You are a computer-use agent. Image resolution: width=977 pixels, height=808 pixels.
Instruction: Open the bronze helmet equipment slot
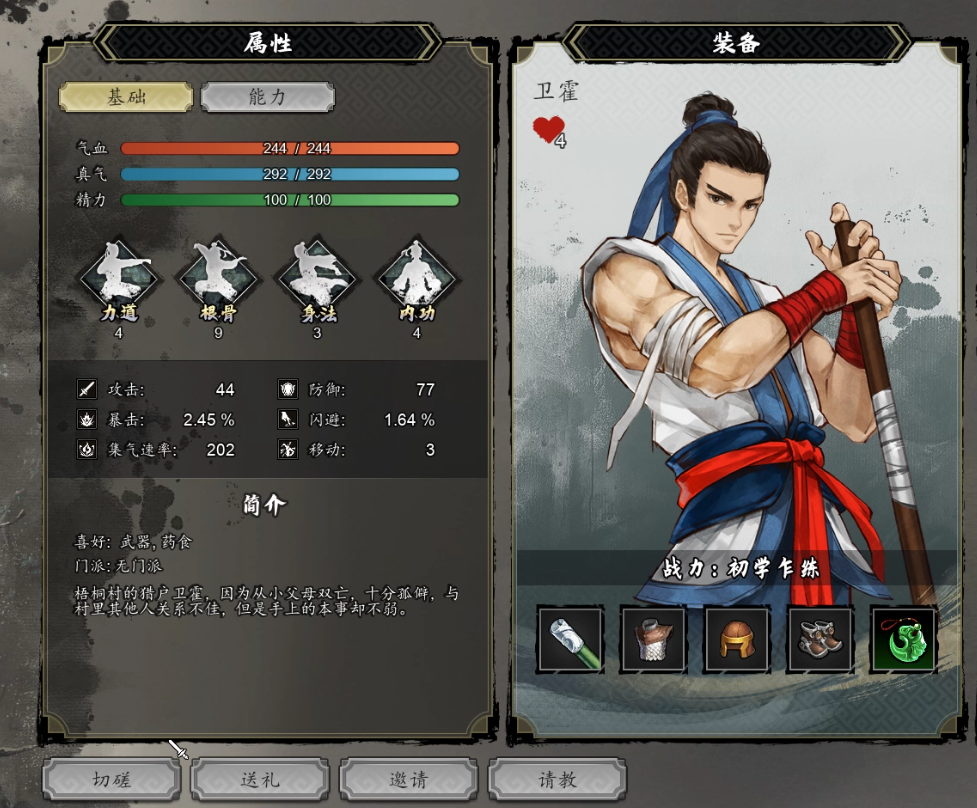pos(736,639)
